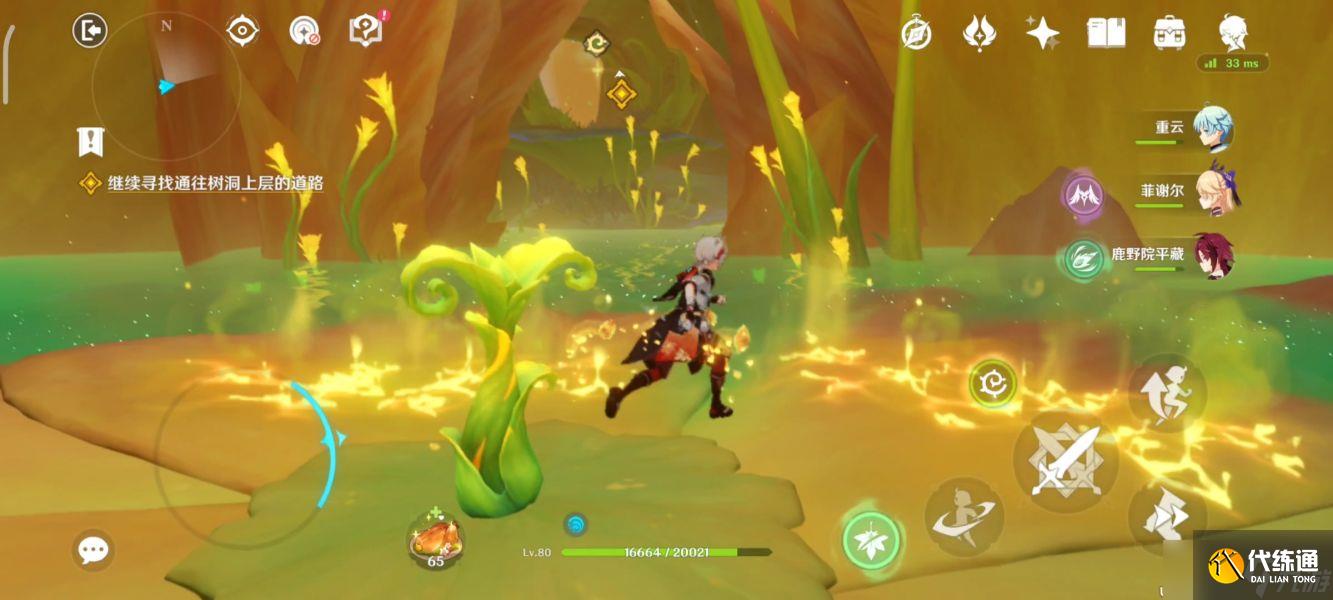
Task: Trigger the elemental burst button
Action: [x=963, y=517]
